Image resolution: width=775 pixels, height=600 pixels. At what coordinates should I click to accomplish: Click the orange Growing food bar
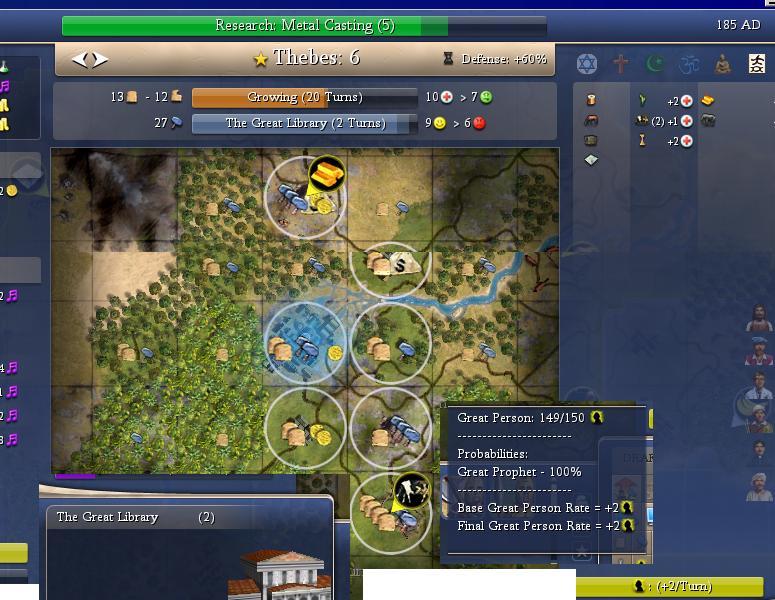point(304,98)
